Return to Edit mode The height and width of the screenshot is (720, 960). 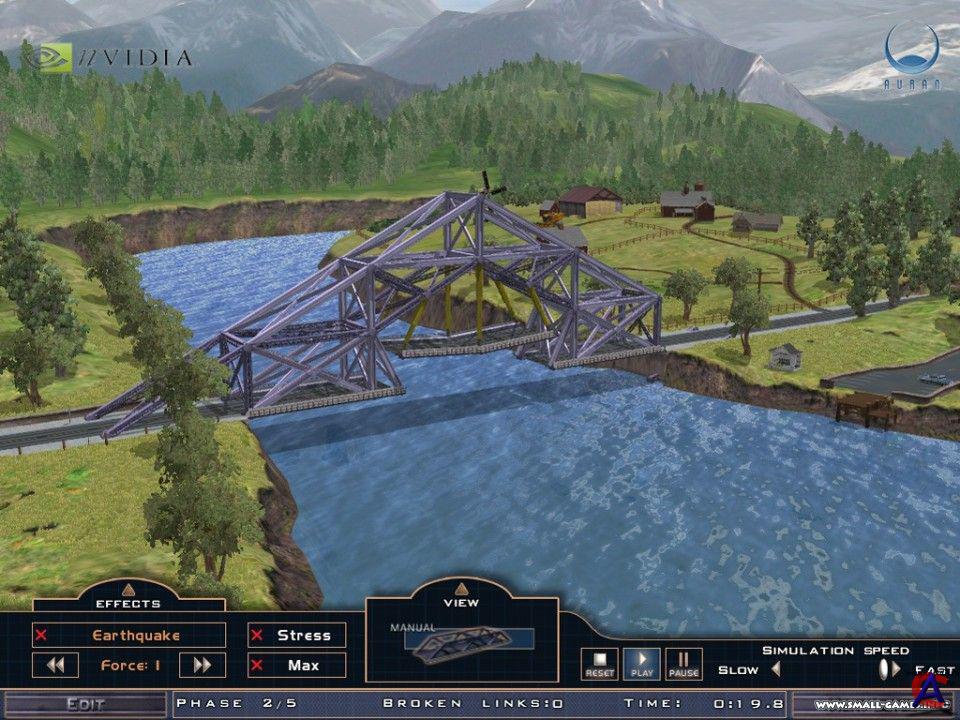pos(85,704)
